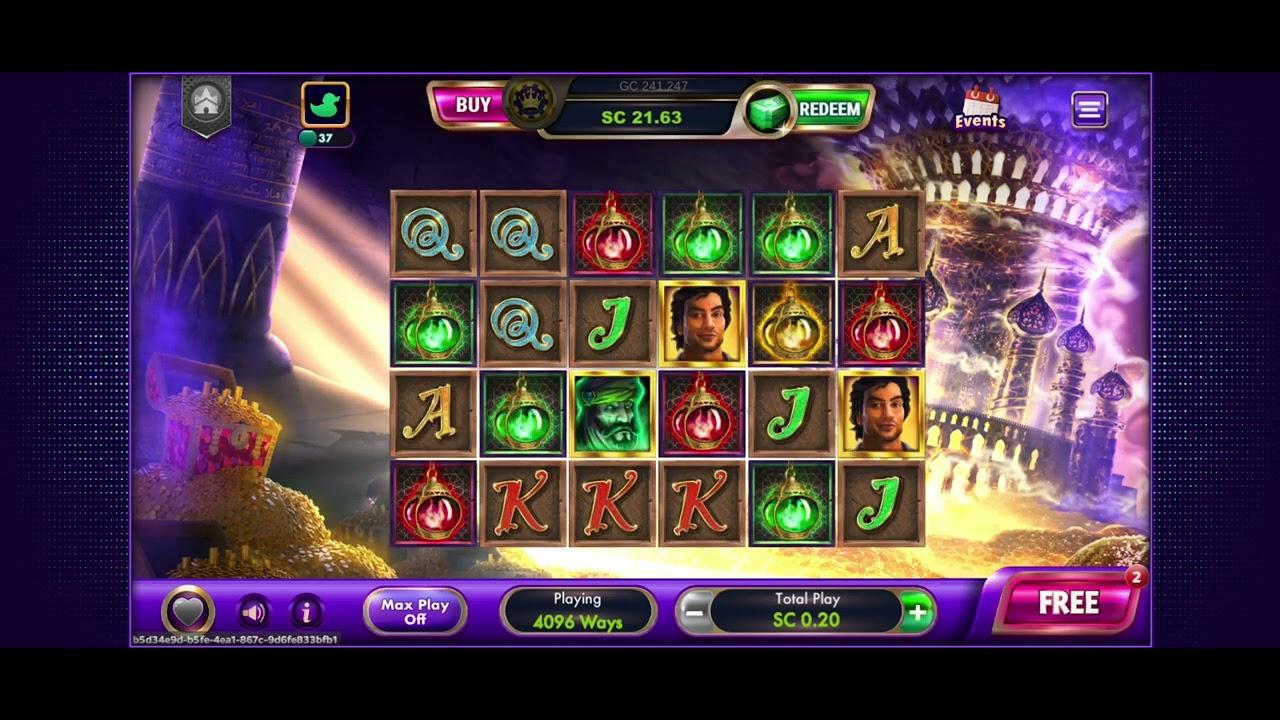
Task: Toggle the Max Play Off button
Action: point(415,611)
